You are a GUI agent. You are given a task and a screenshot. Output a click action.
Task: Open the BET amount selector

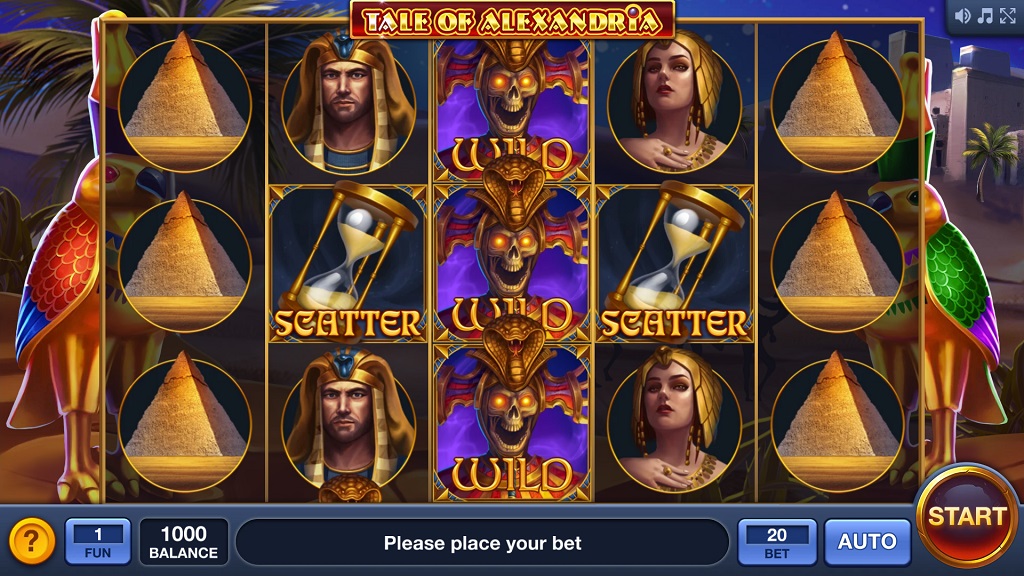[776, 542]
